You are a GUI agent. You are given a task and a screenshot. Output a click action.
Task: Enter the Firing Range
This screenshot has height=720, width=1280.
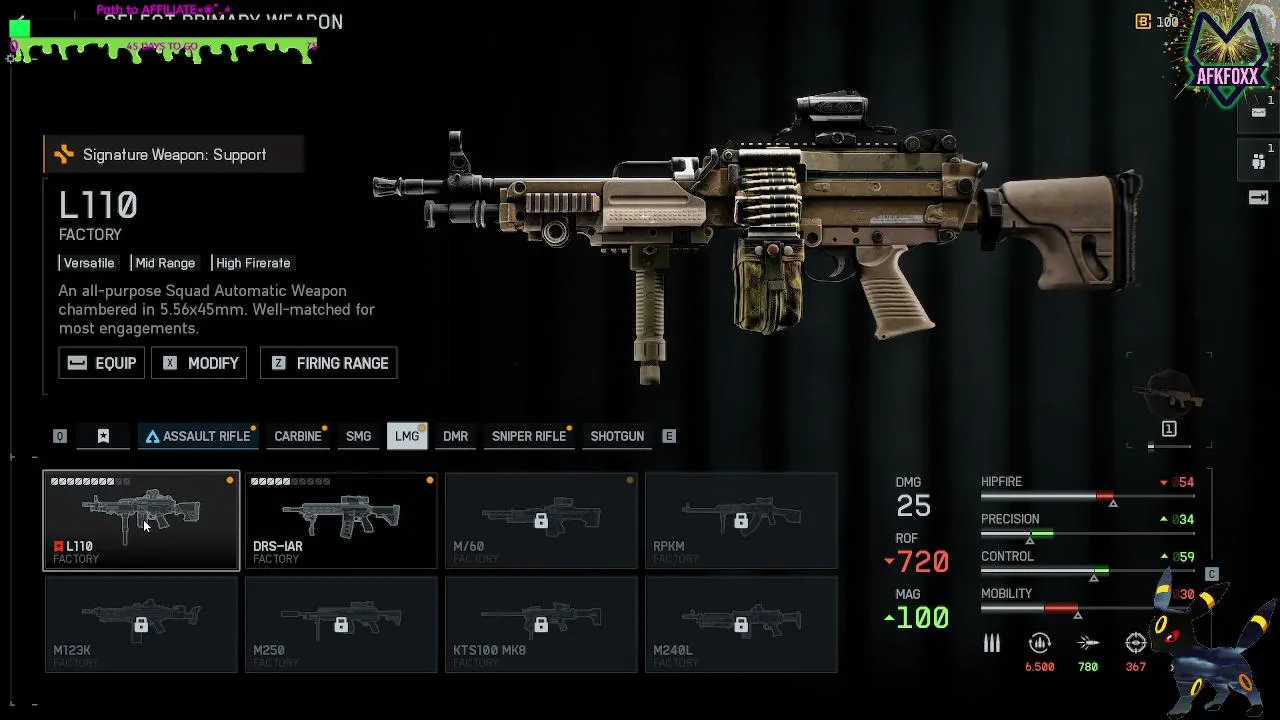click(x=329, y=363)
